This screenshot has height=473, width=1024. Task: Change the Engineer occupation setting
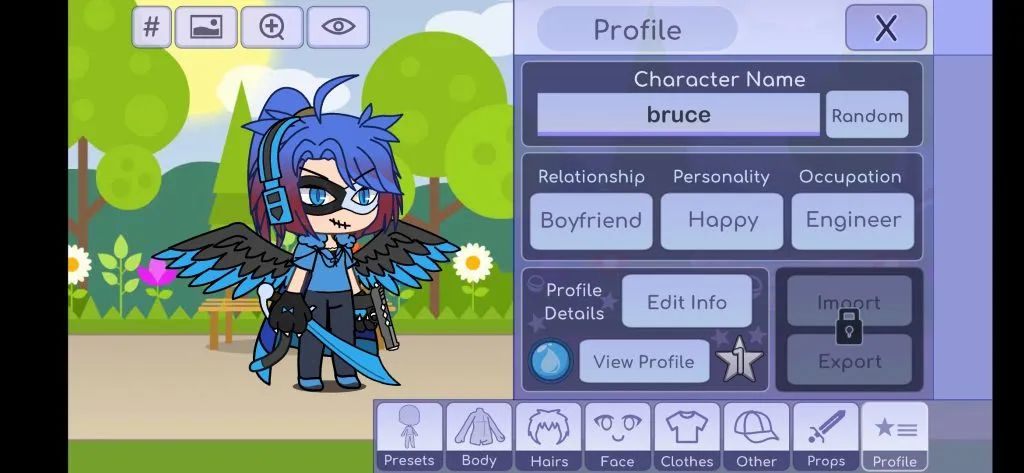(x=852, y=221)
